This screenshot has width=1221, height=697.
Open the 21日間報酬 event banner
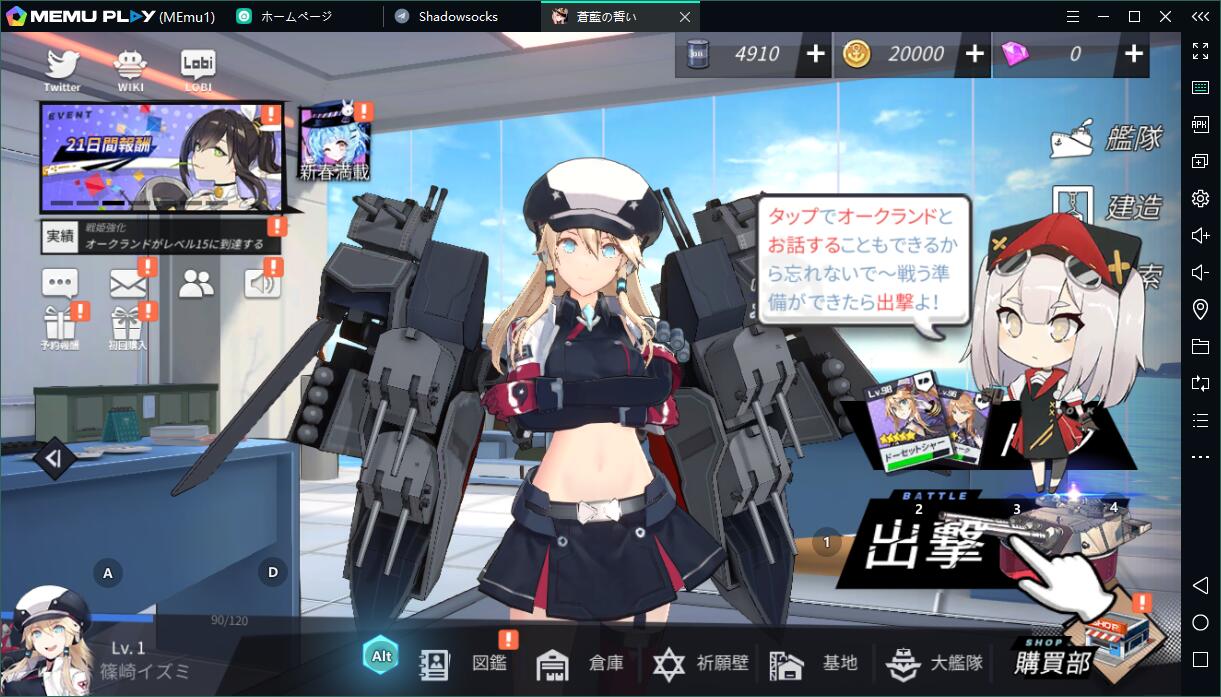tap(160, 158)
